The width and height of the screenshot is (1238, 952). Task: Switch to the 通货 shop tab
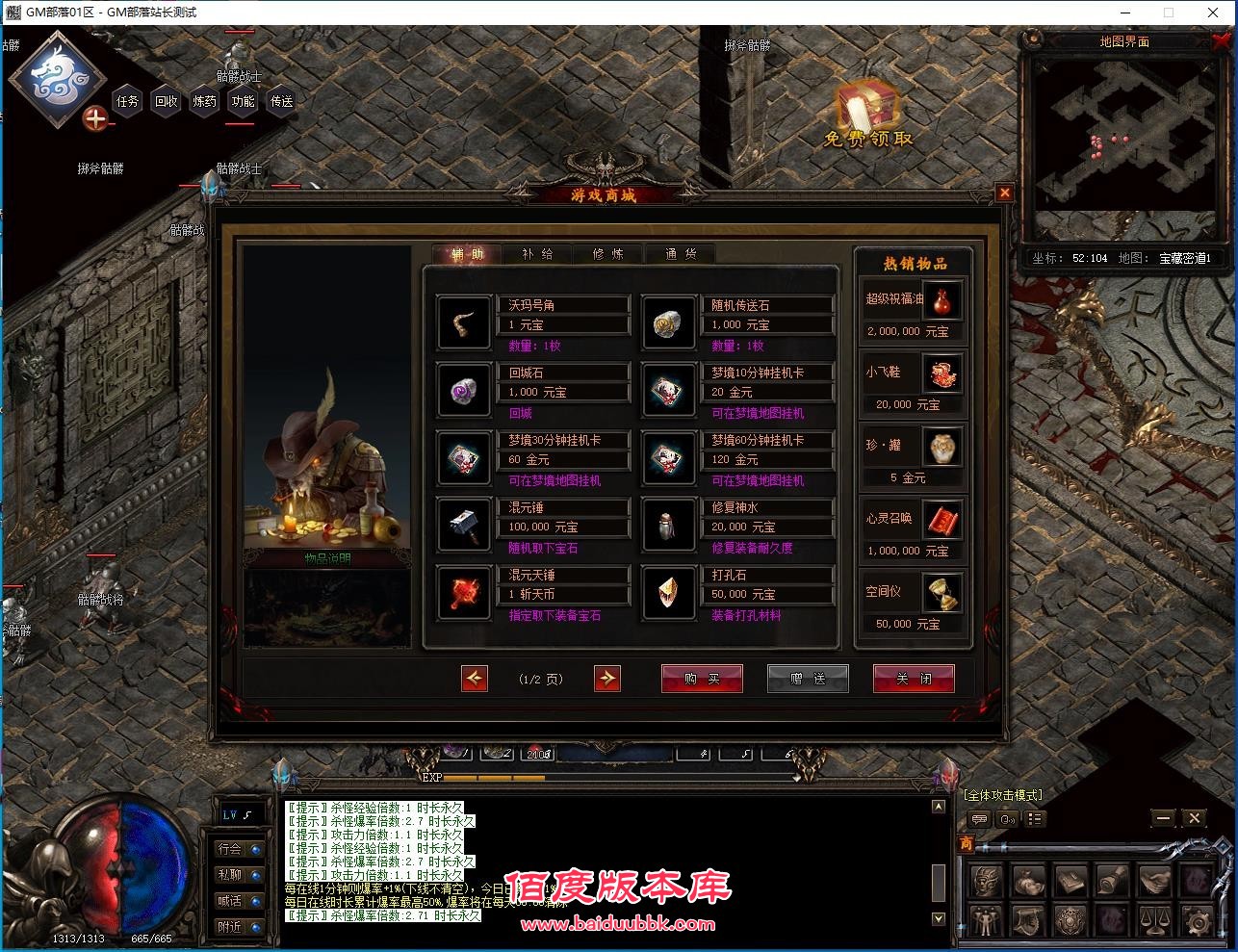(680, 254)
